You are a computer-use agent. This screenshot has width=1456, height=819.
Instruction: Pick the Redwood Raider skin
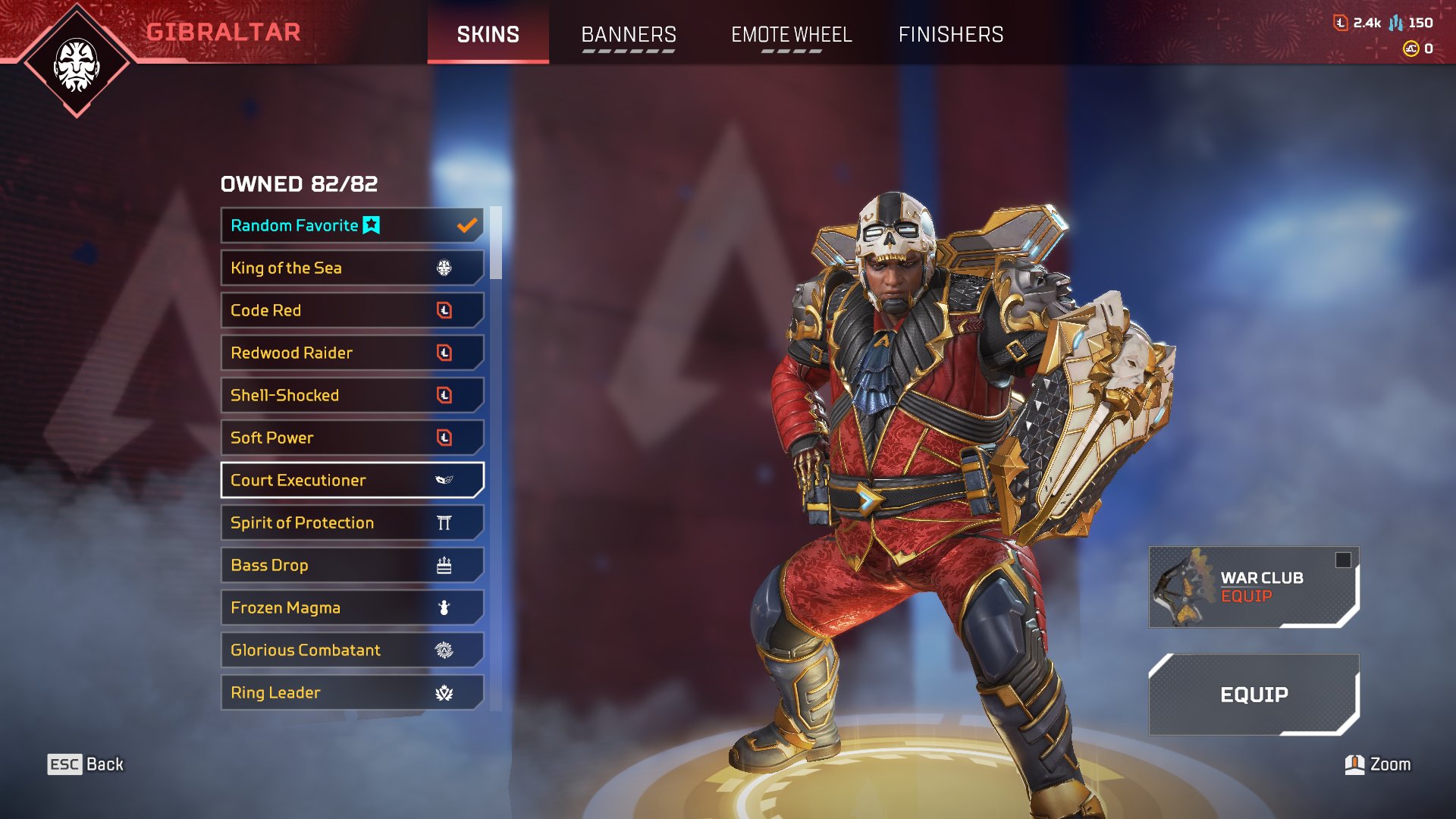pyautogui.click(x=352, y=353)
